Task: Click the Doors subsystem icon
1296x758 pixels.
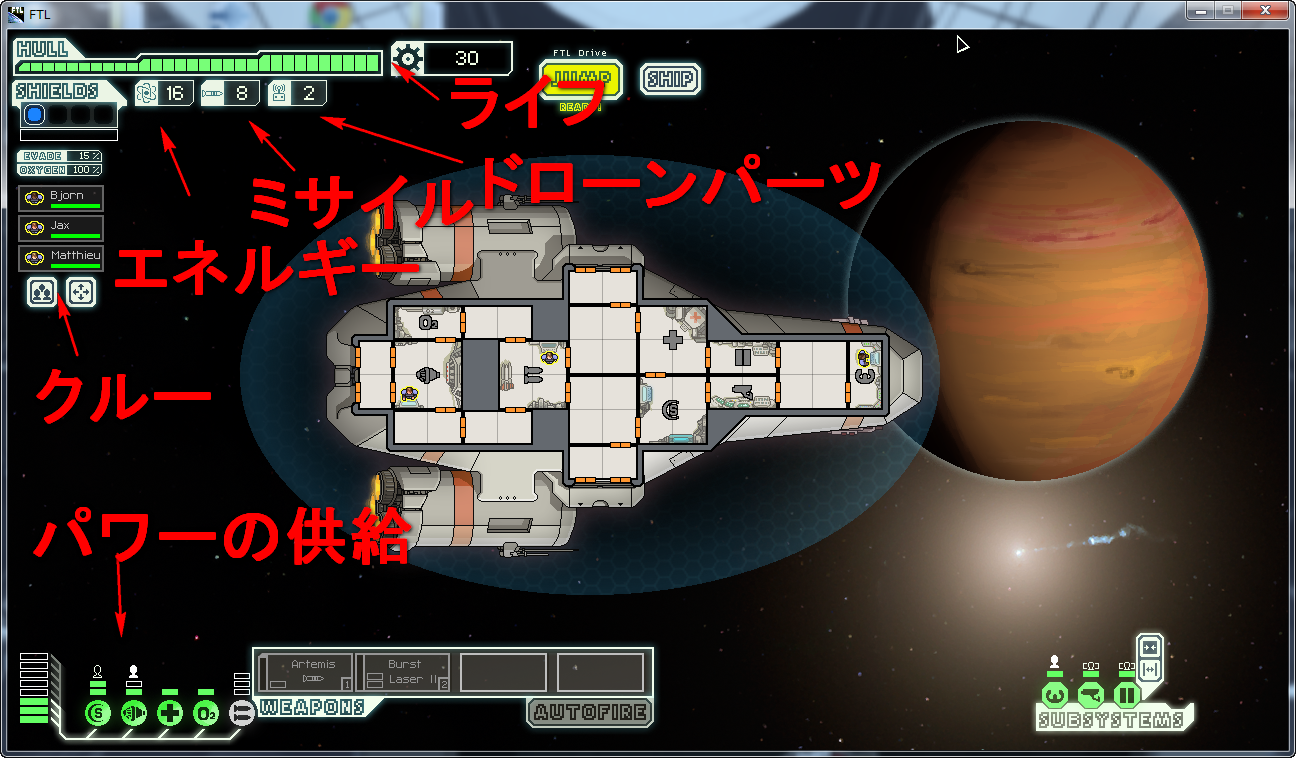Action: [1127, 693]
